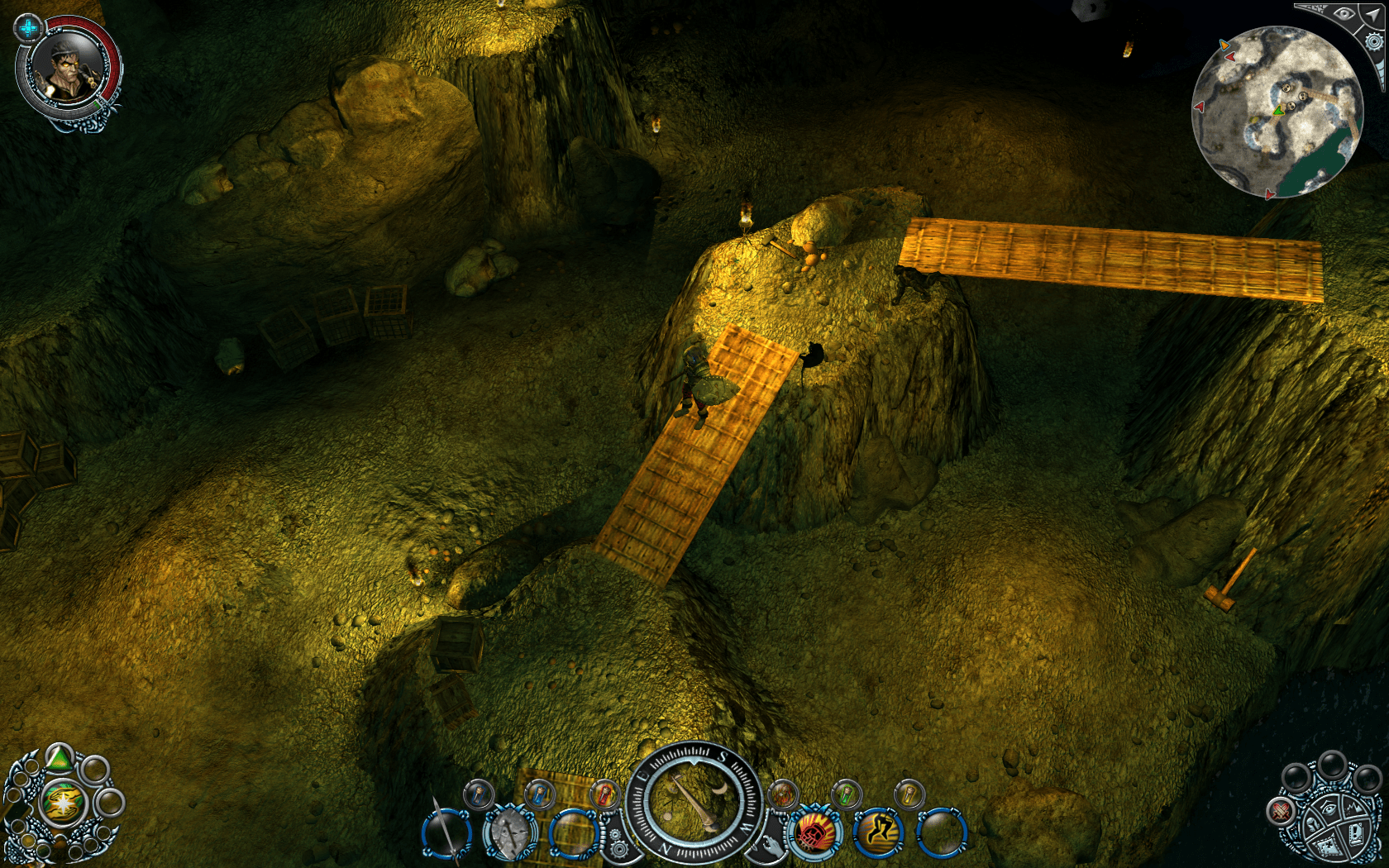Click the tan potion slot on the right
1389x868 pixels.
click(x=909, y=795)
